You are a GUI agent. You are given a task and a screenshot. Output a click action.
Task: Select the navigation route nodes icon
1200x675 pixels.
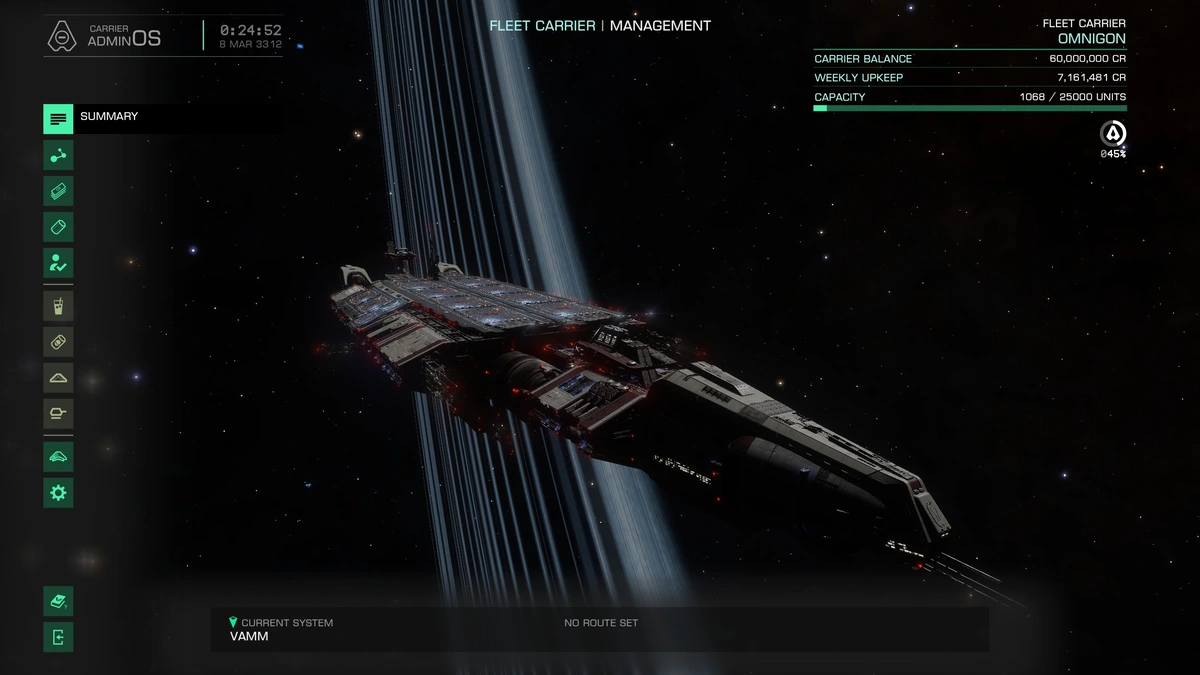coord(58,155)
